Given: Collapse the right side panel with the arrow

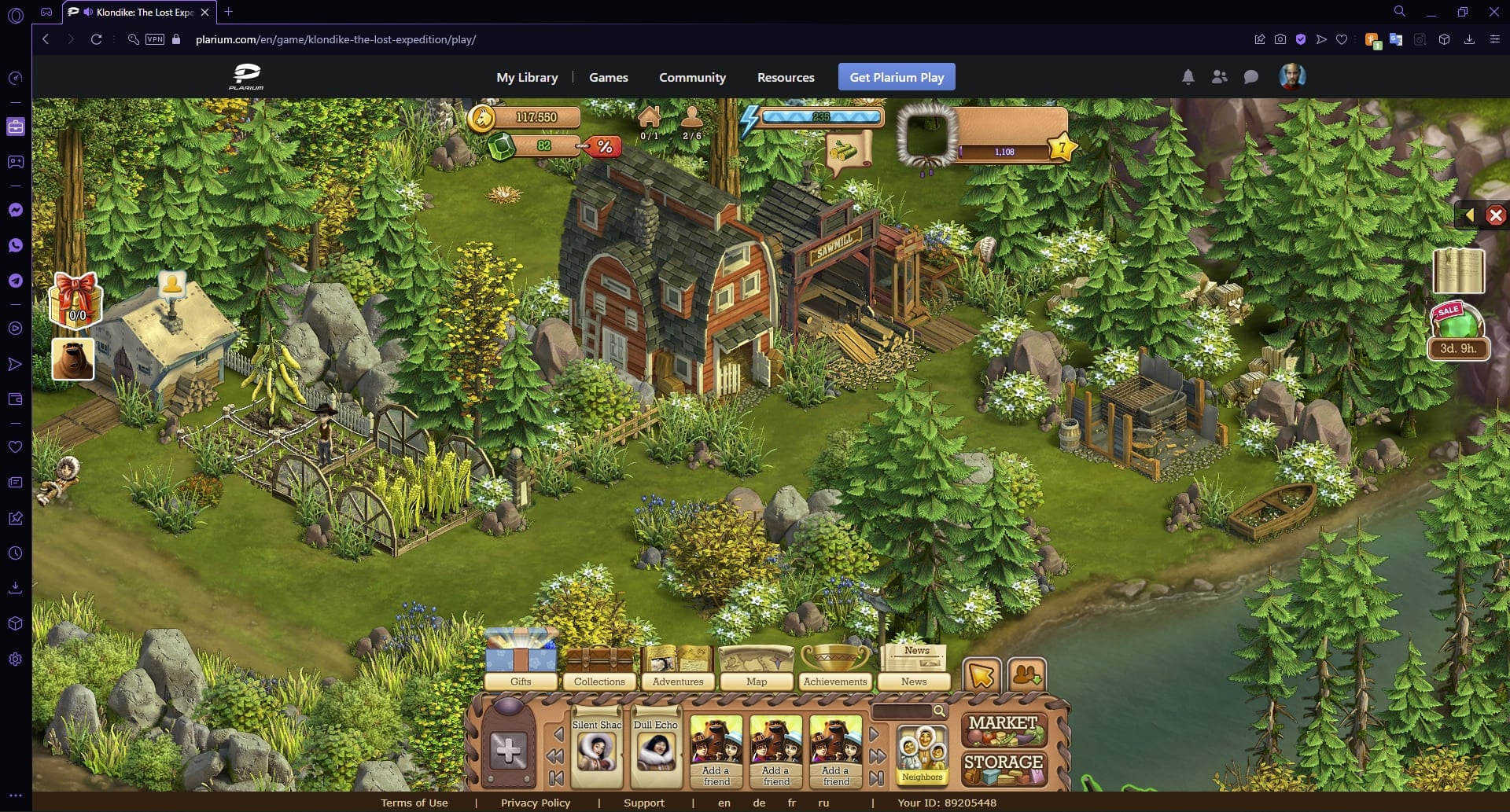Looking at the screenshot, I should point(1469,214).
